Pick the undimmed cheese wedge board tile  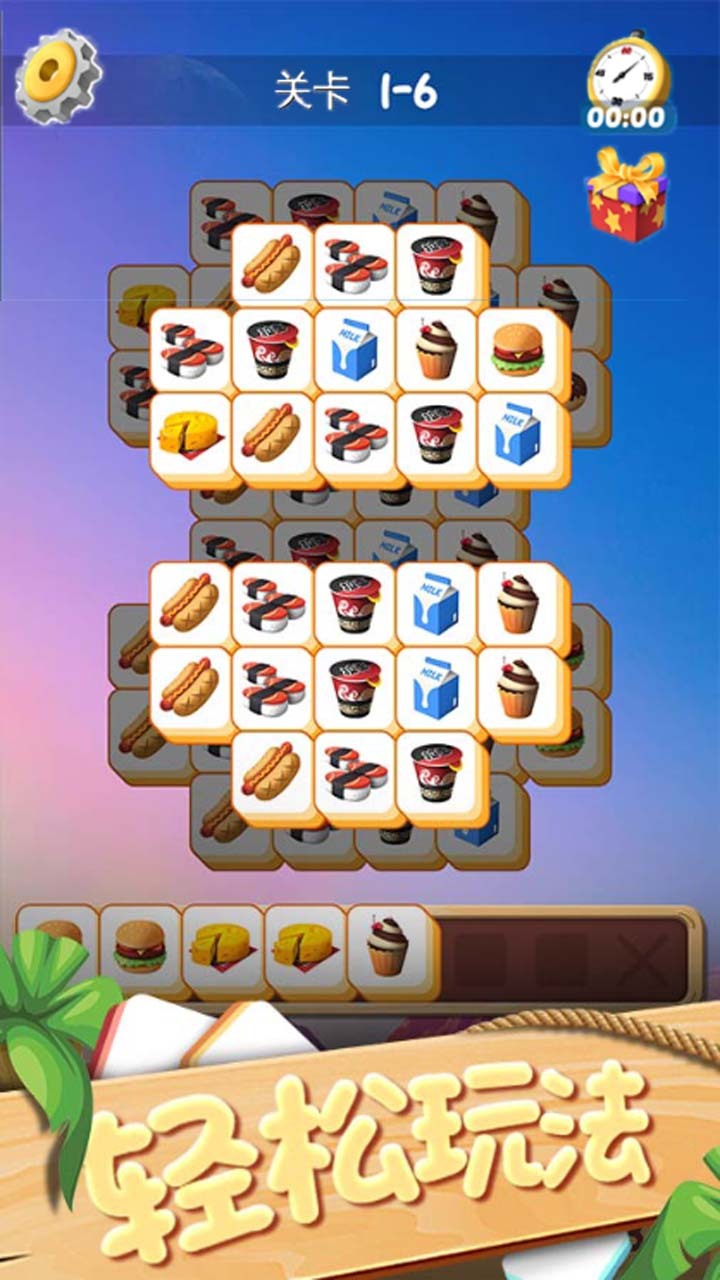[x=190, y=433]
